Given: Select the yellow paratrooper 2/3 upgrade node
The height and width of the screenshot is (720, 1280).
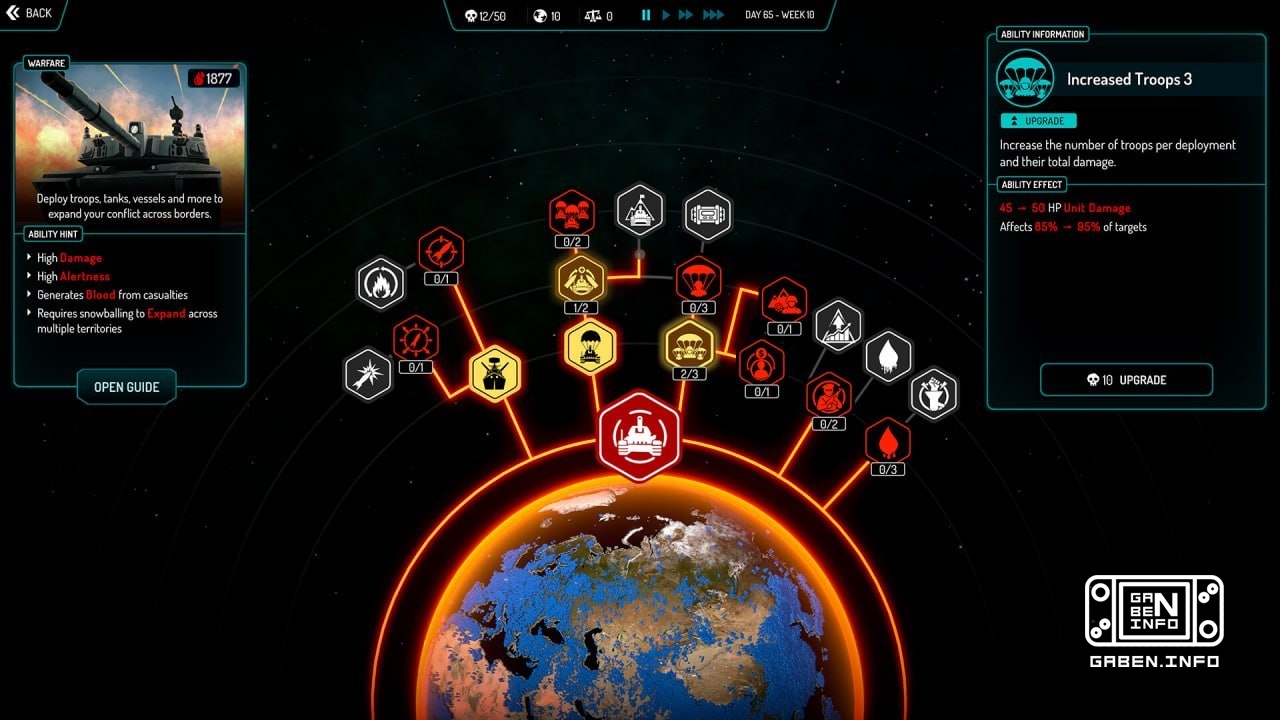Looking at the screenshot, I should tap(688, 345).
